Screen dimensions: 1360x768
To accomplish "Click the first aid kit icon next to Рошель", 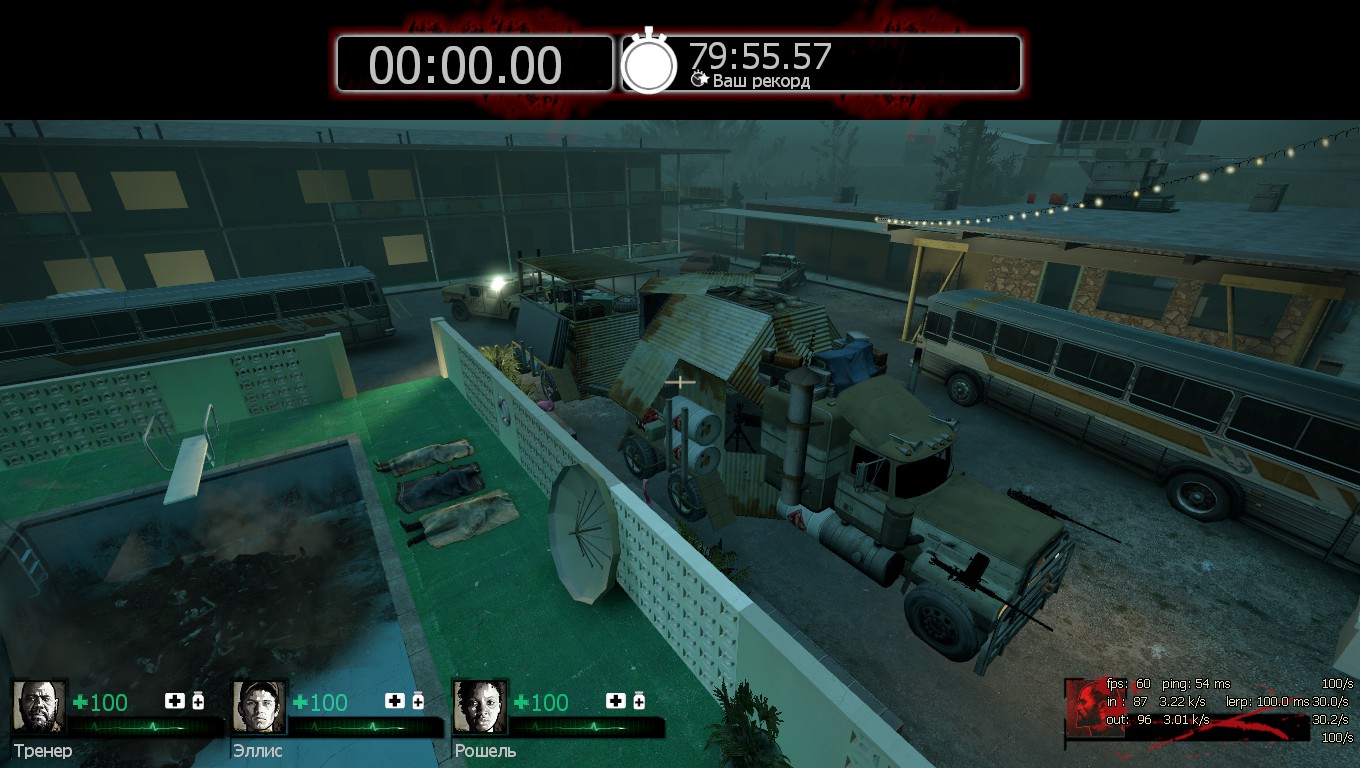I will coord(615,701).
